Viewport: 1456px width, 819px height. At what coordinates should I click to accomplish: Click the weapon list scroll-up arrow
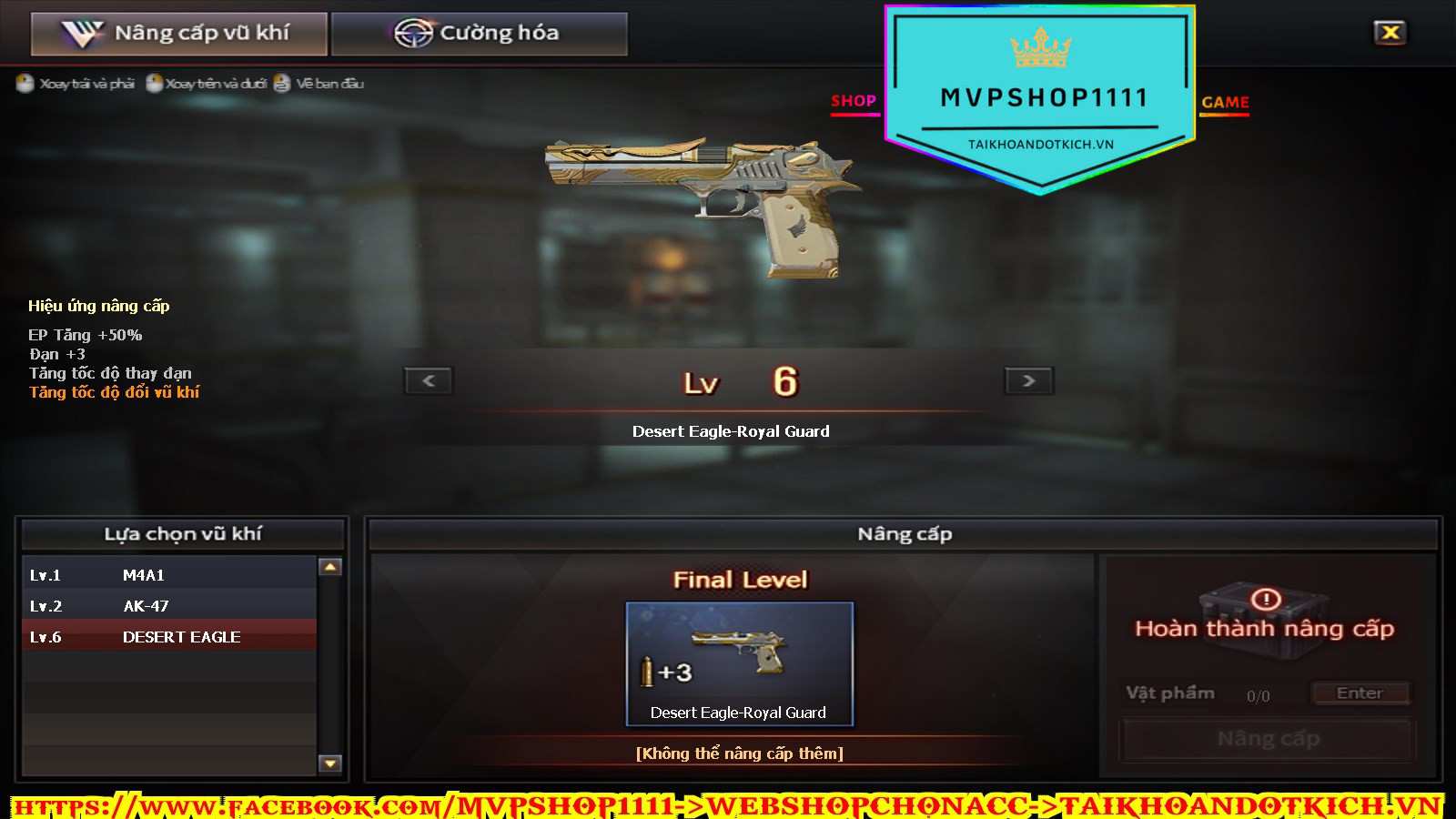(330, 567)
